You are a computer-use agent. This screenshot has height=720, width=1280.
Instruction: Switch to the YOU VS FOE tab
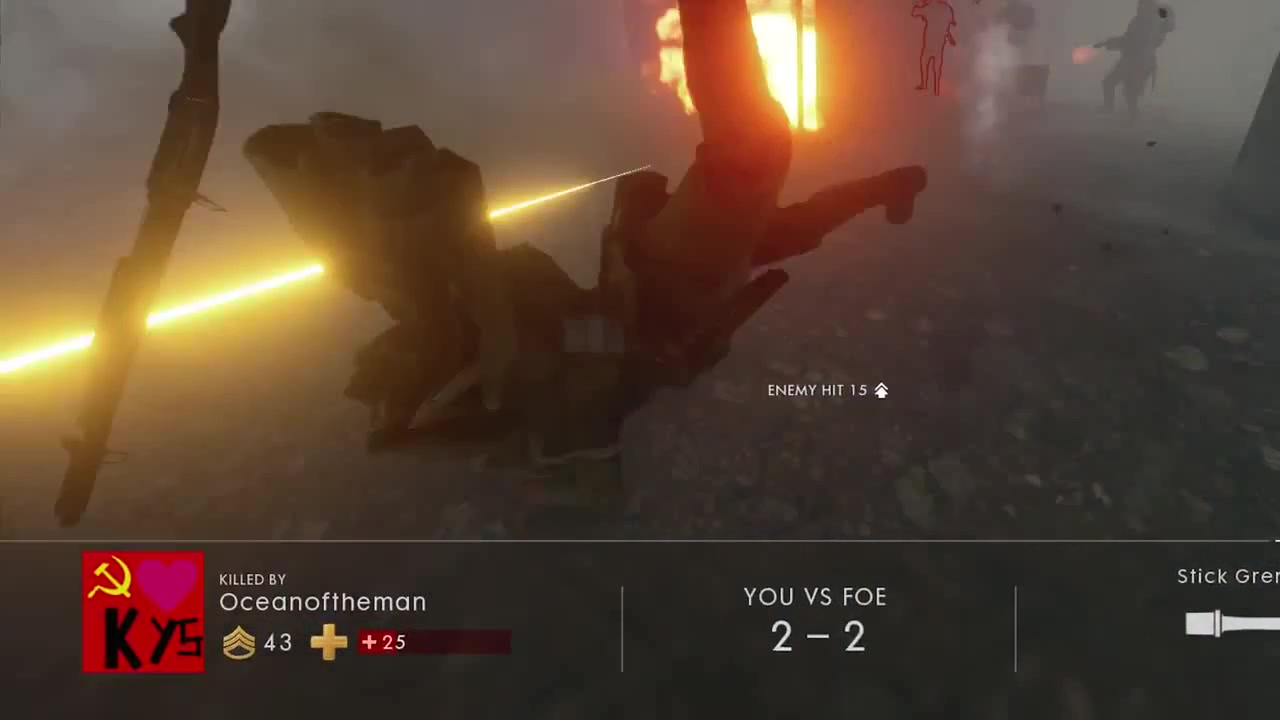[x=815, y=597]
